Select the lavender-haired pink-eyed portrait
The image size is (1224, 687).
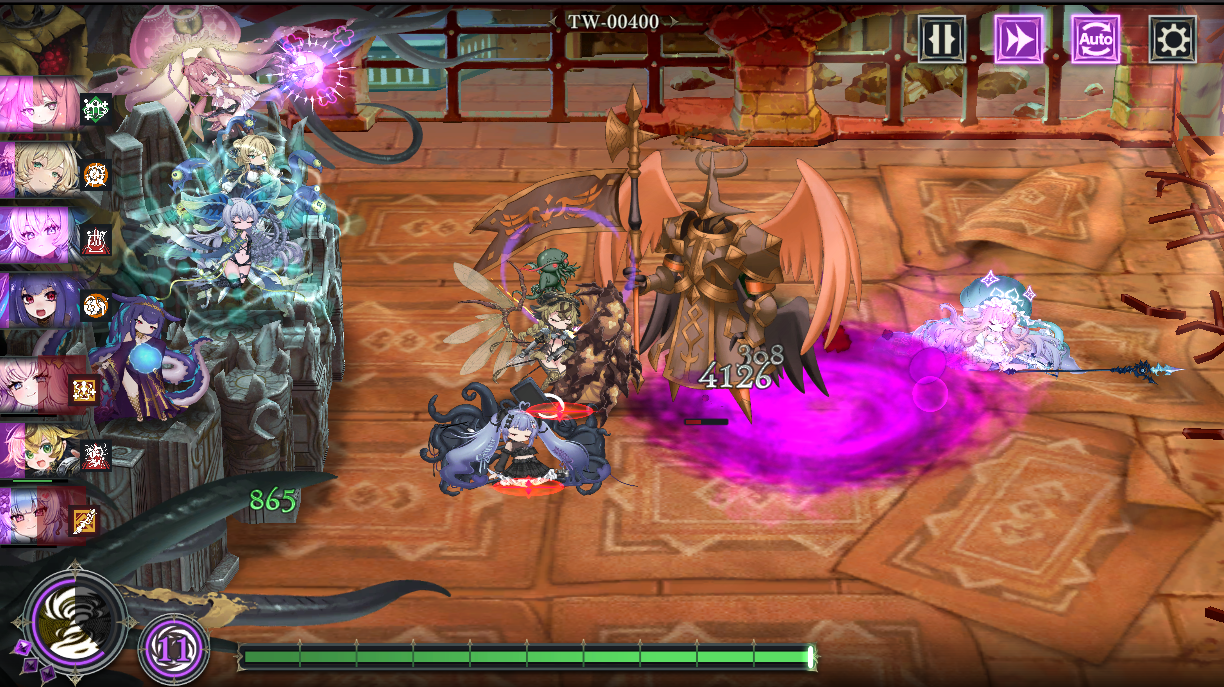pyautogui.click(x=40, y=236)
